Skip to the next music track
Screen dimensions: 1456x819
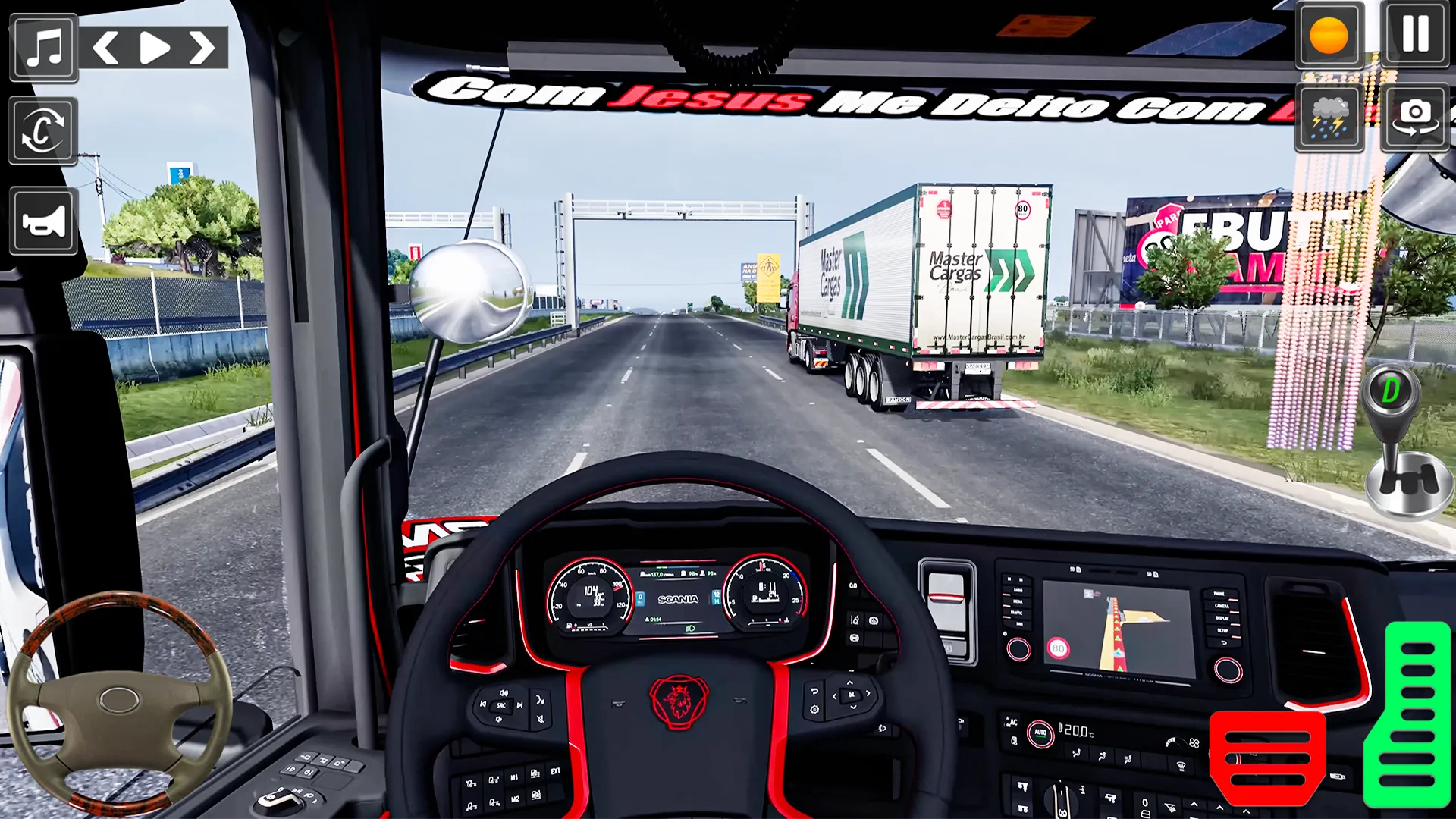[x=201, y=48]
